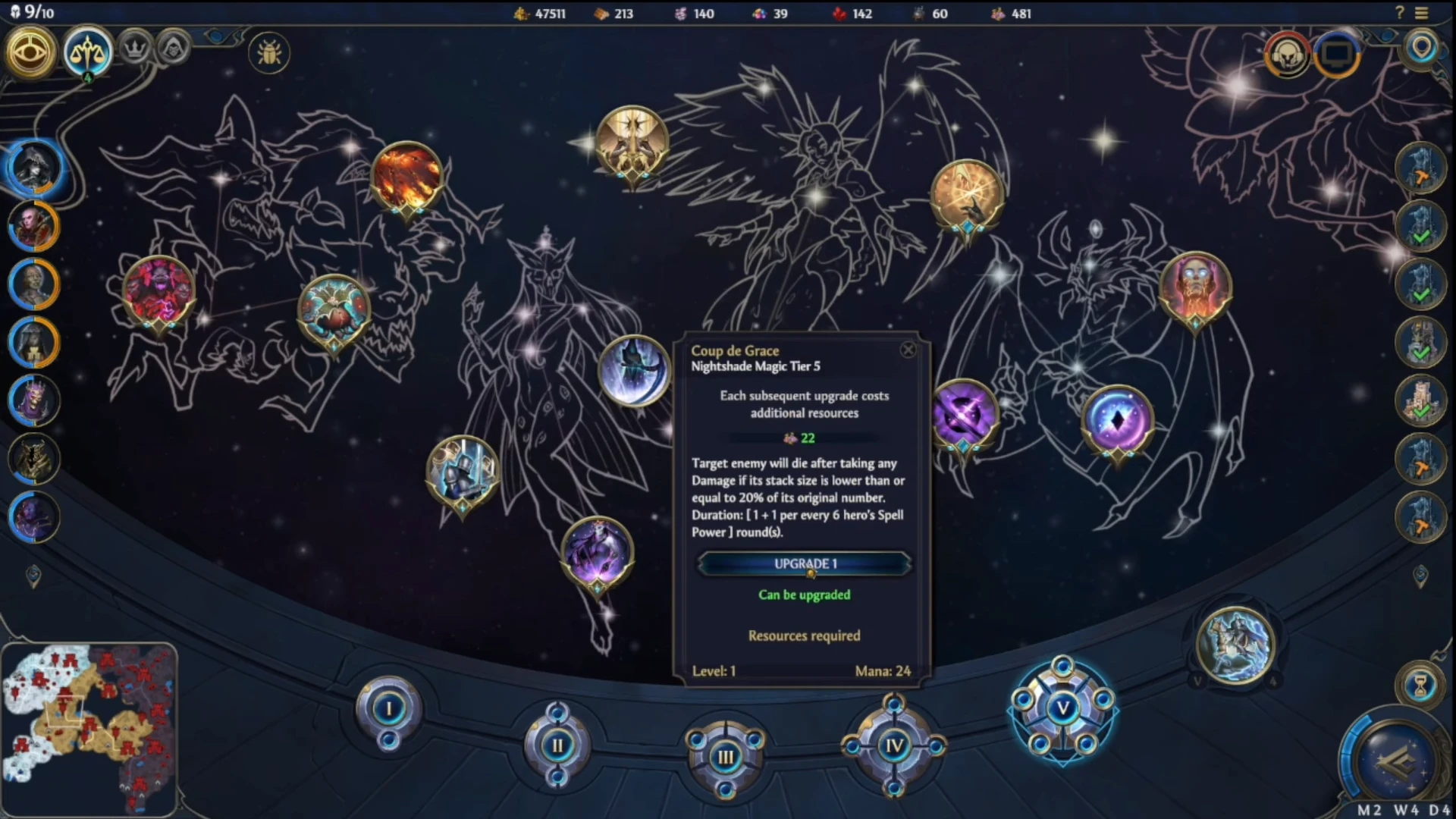Switch to the balance scales tab

pos(87,51)
